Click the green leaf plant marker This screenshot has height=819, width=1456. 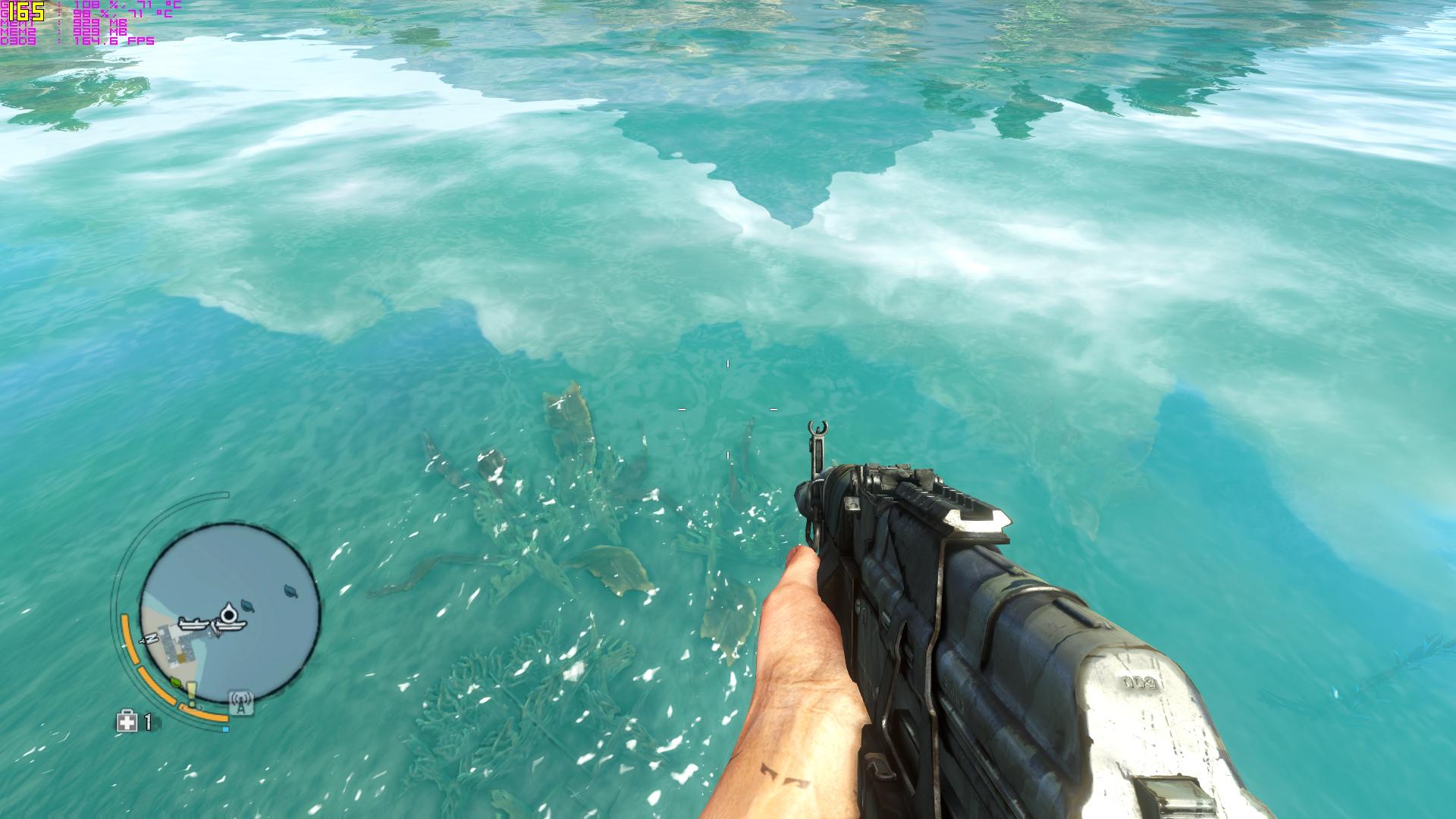coord(176,682)
